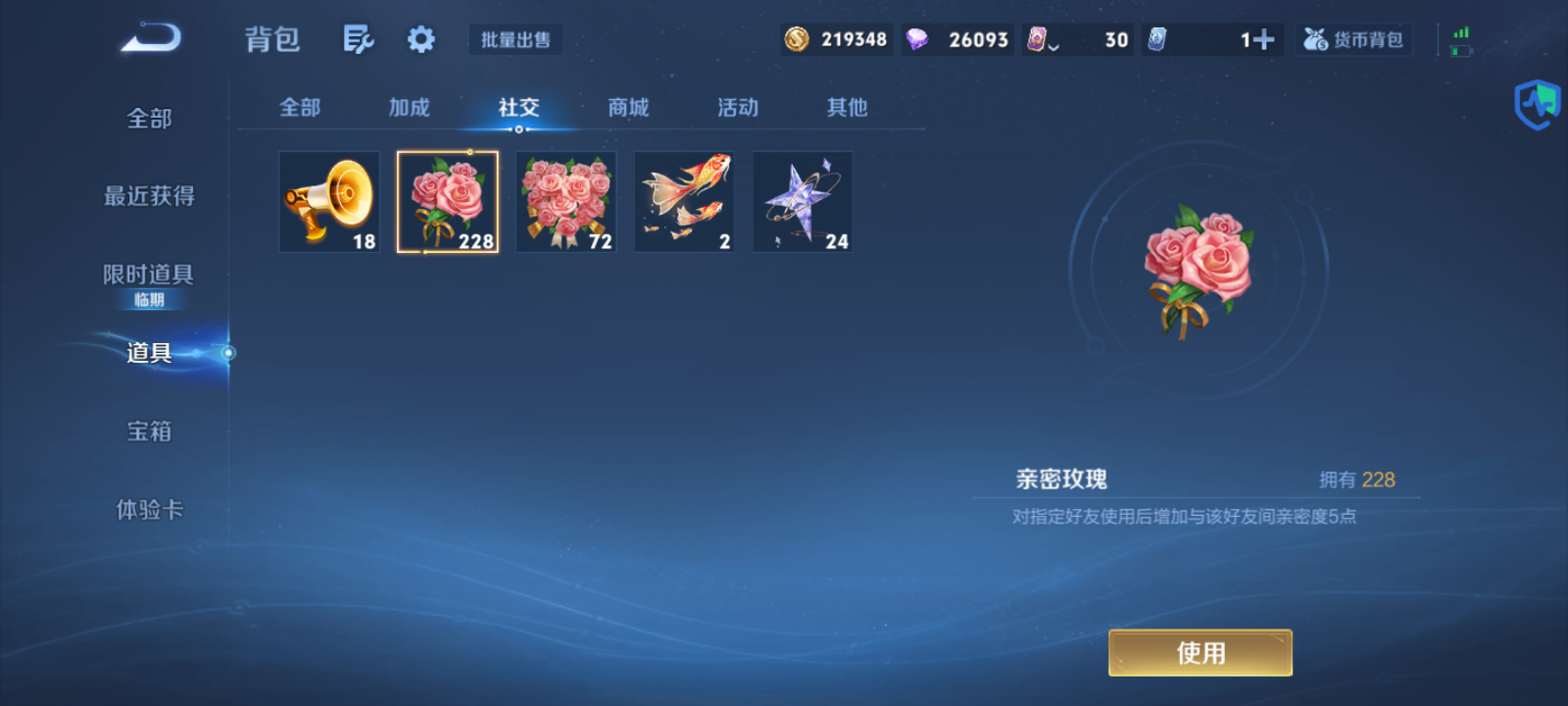Select the koi fish item with count 2
The width and height of the screenshot is (1568, 706).
[683, 202]
